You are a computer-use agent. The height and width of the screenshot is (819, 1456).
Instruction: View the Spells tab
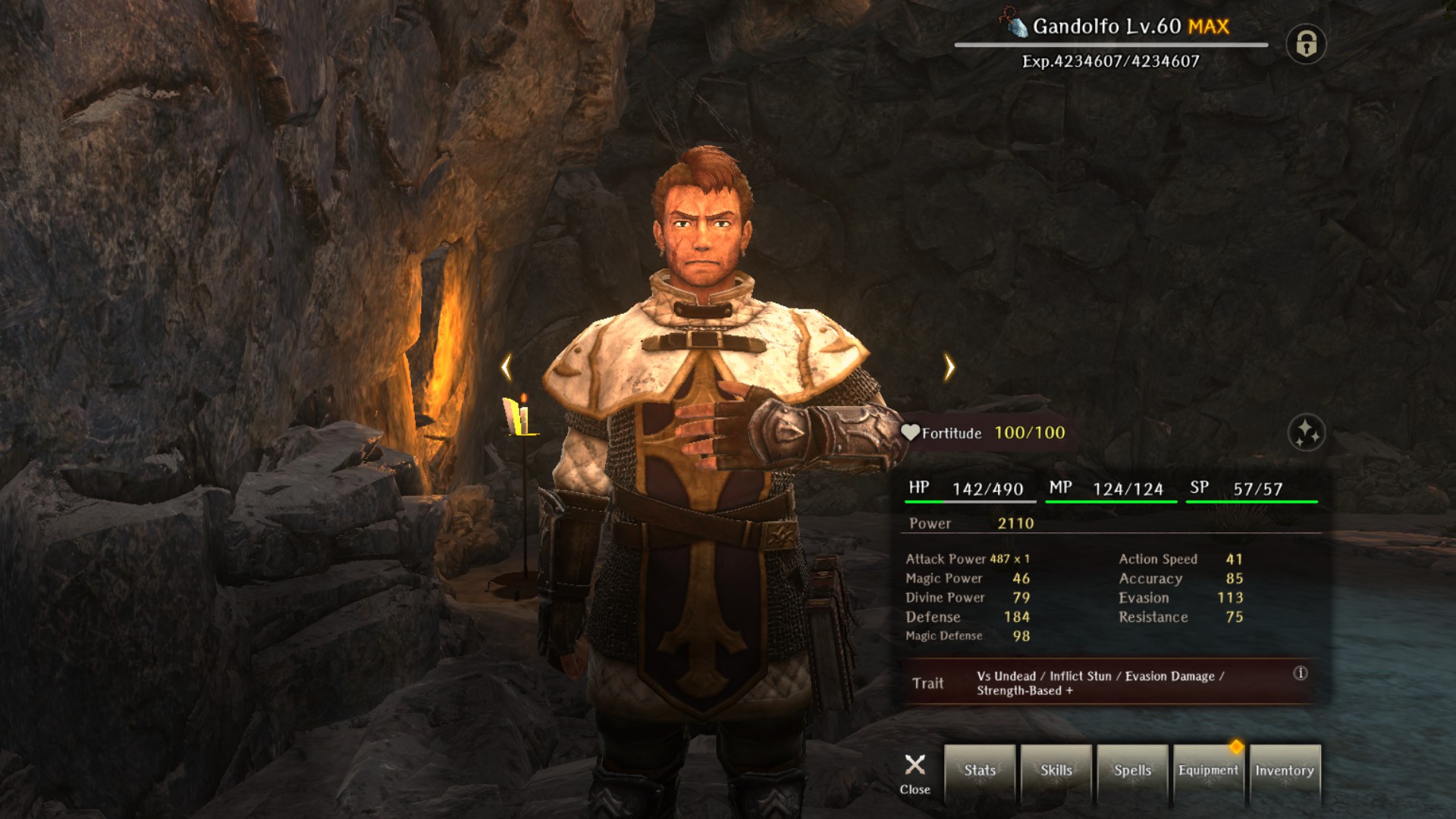tap(1132, 771)
